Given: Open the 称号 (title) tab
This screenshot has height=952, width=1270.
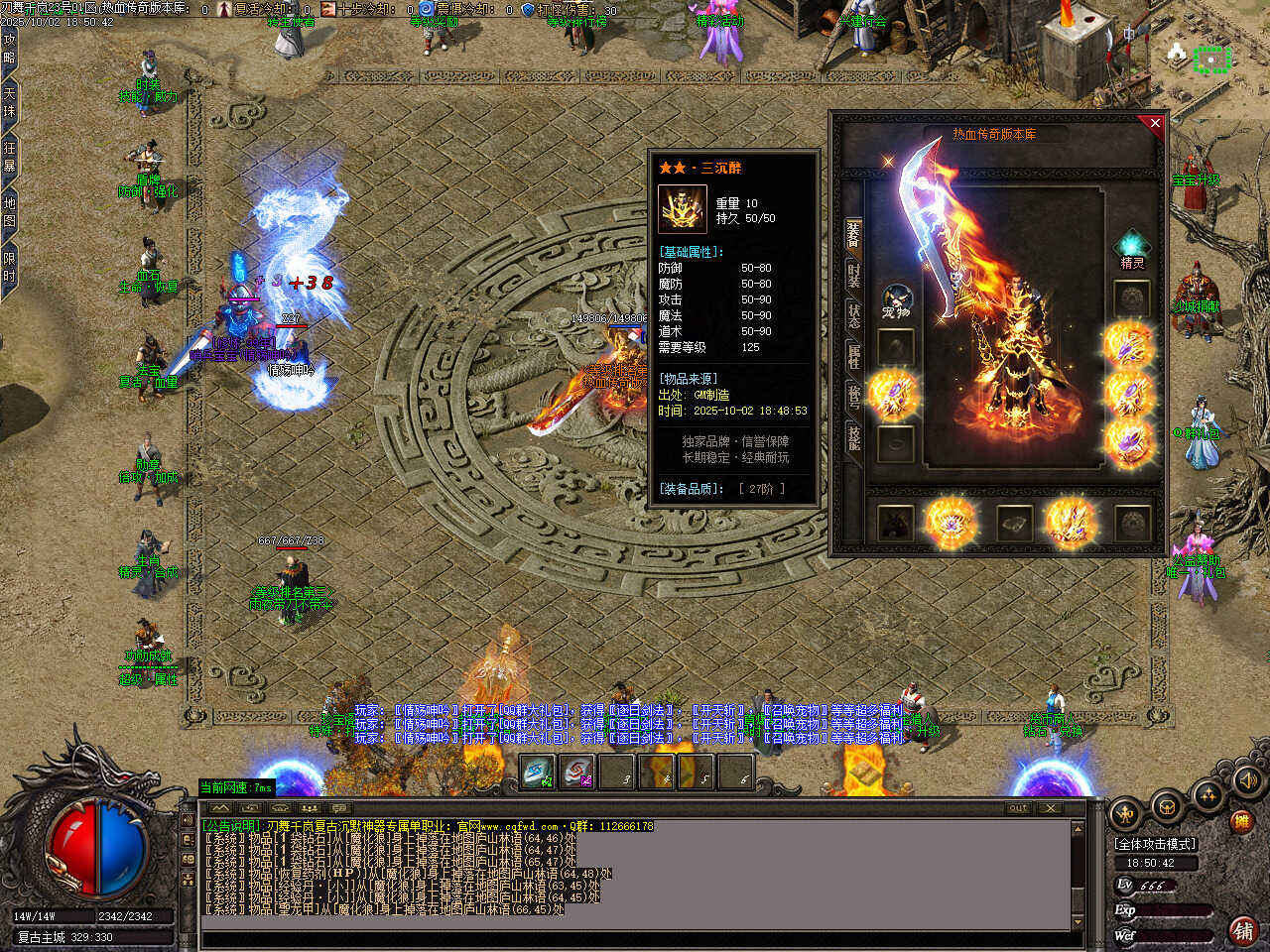Looking at the screenshot, I should [853, 396].
